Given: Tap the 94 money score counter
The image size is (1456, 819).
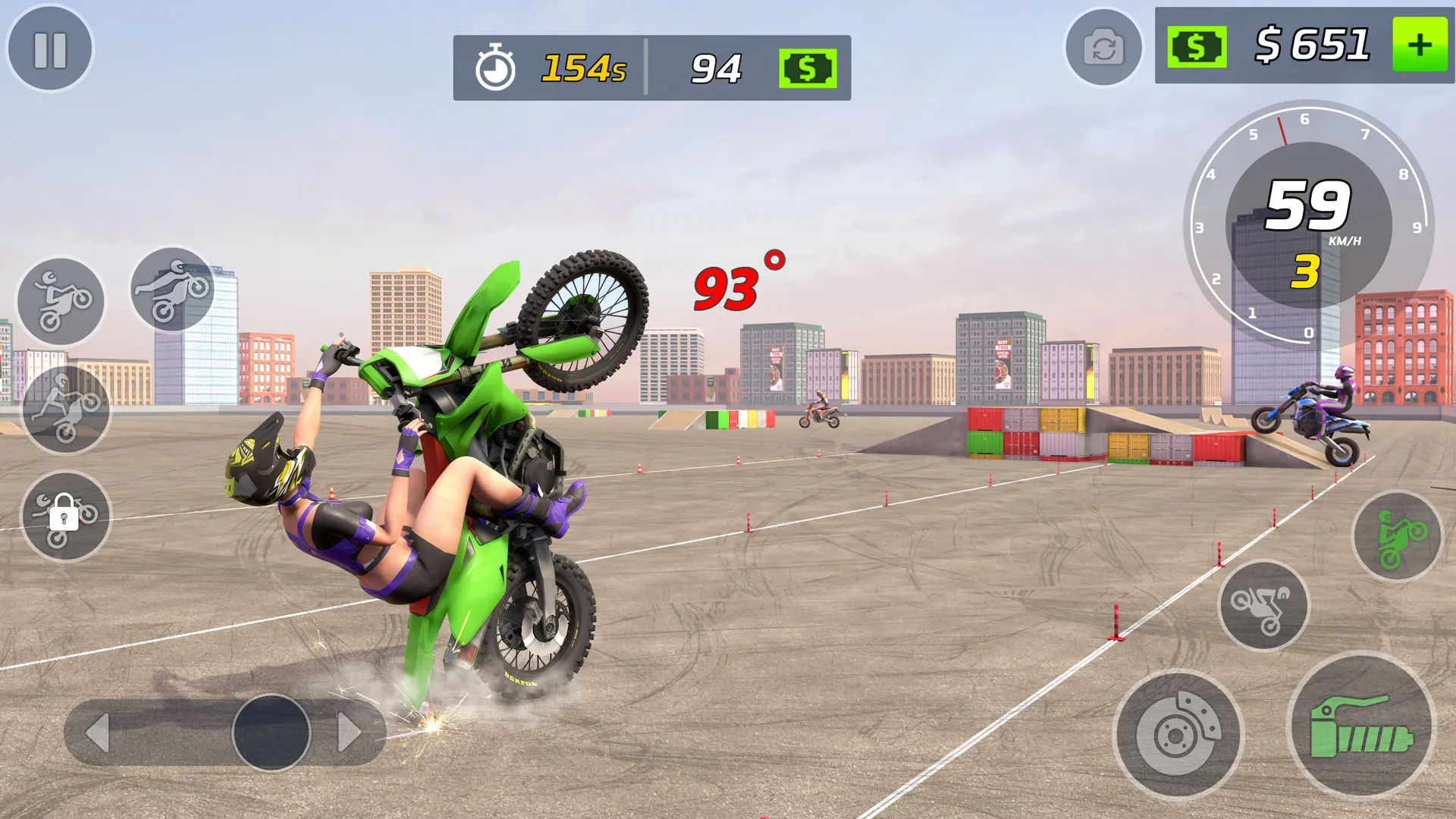Looking at the screenshot, I should pos(716,68).
